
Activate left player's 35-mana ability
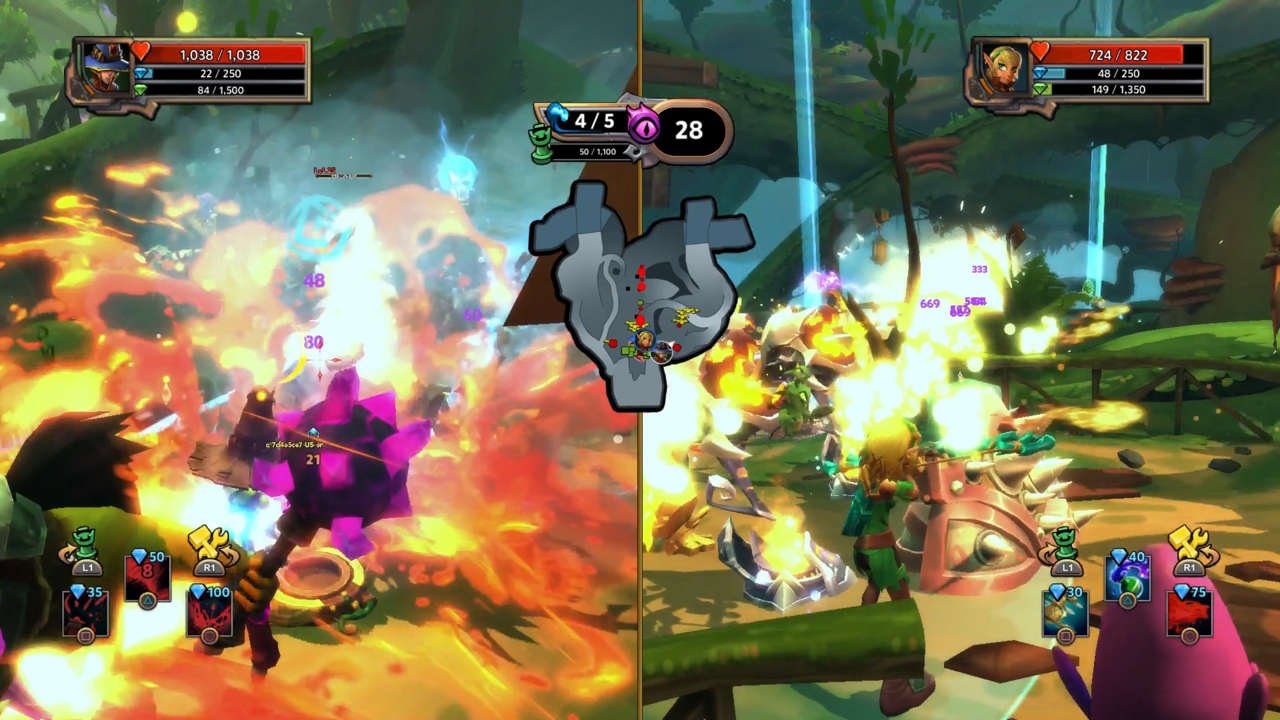[x=86, y=614]
